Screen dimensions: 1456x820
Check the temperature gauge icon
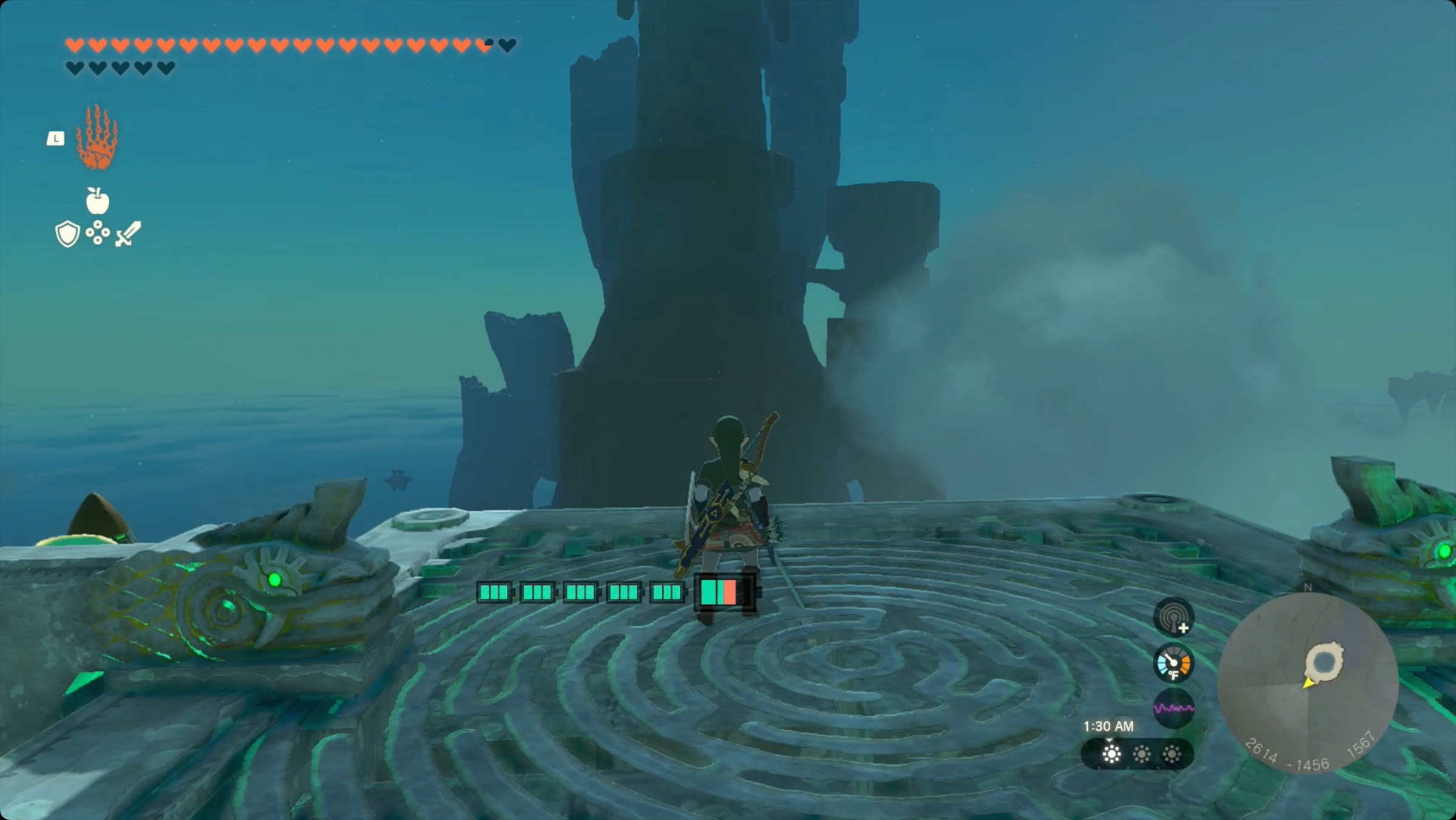click(1173, 663)
